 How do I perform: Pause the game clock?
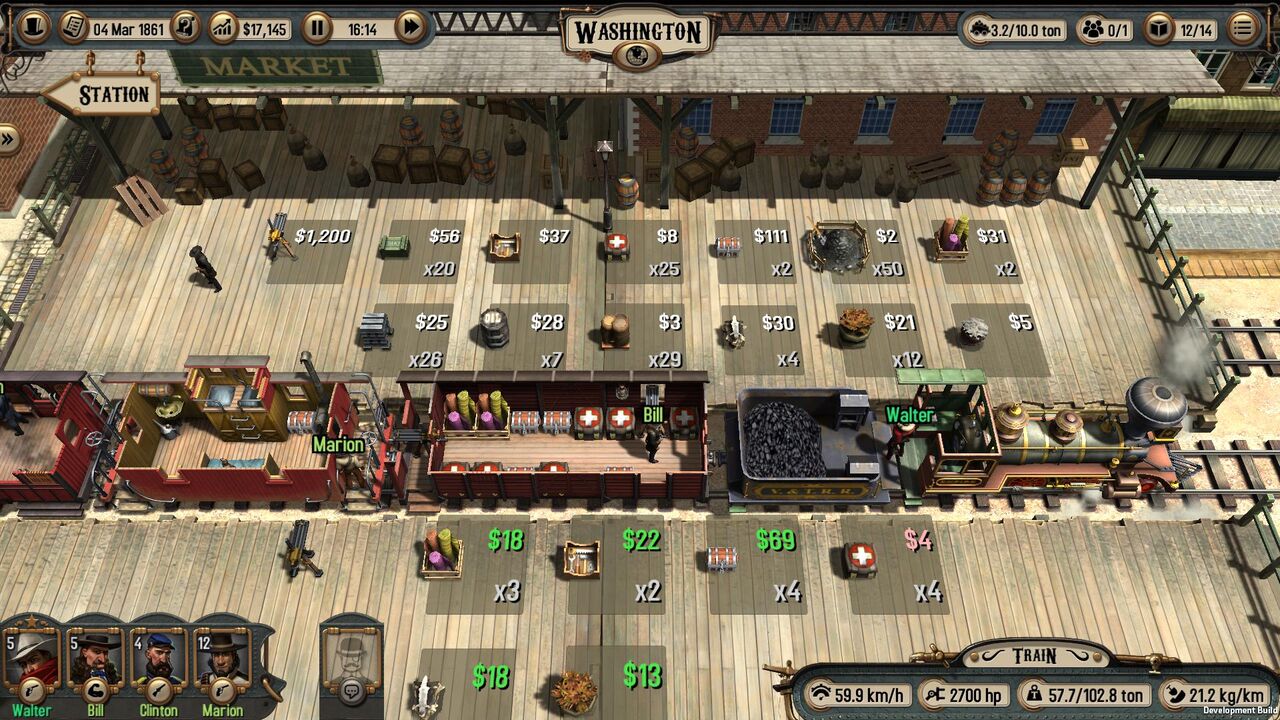(x=317, y=27)
